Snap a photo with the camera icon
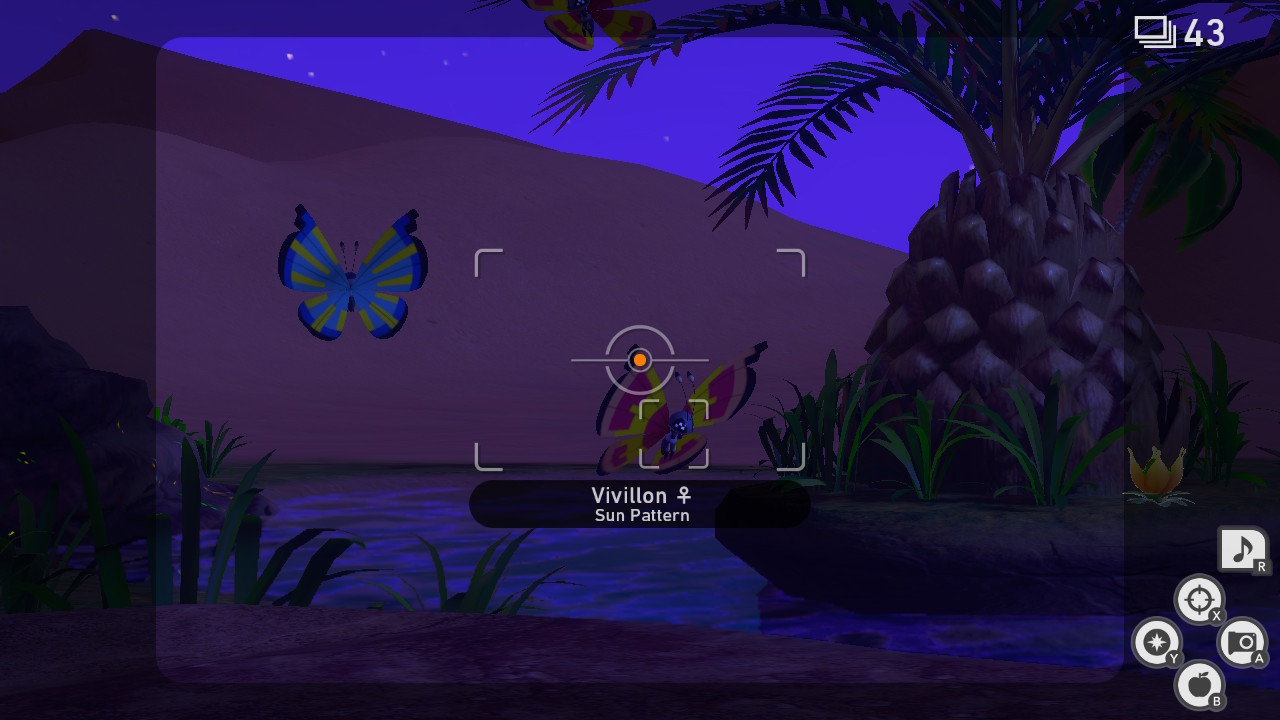Screen dimensions: 1280x720 (1240, 641)
